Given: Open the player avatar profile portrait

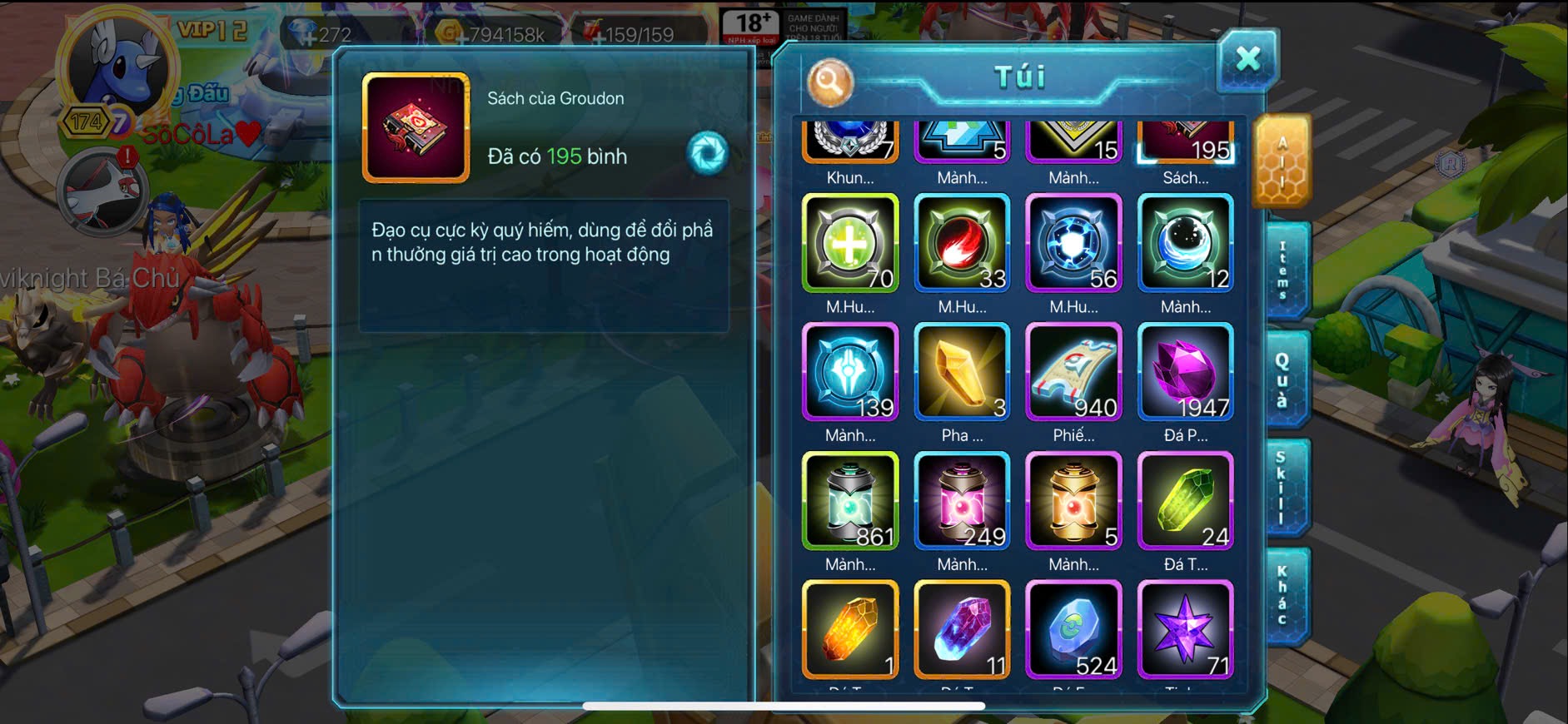Looking at the screenshot, I should click(117, 67).
